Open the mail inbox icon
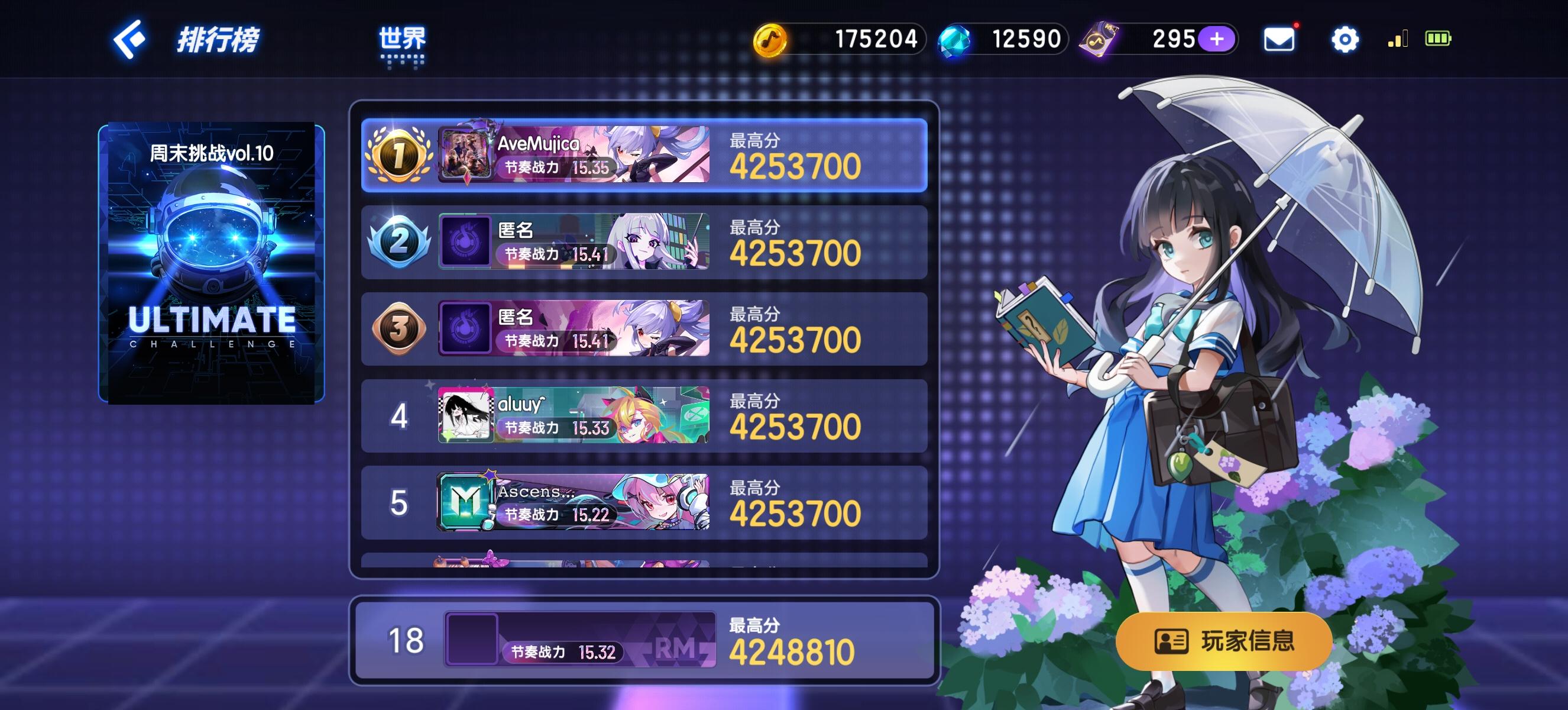 (x=1278, y=39)
